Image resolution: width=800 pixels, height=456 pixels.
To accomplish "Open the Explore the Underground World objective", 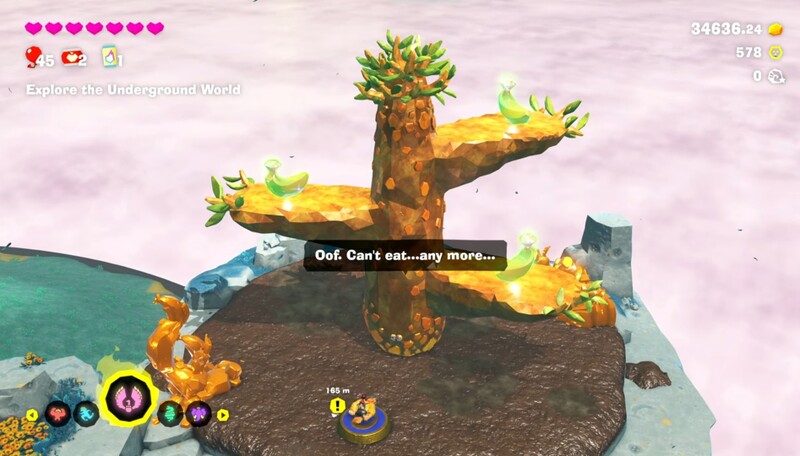I will pyautogui.click(x=133, y=90).
